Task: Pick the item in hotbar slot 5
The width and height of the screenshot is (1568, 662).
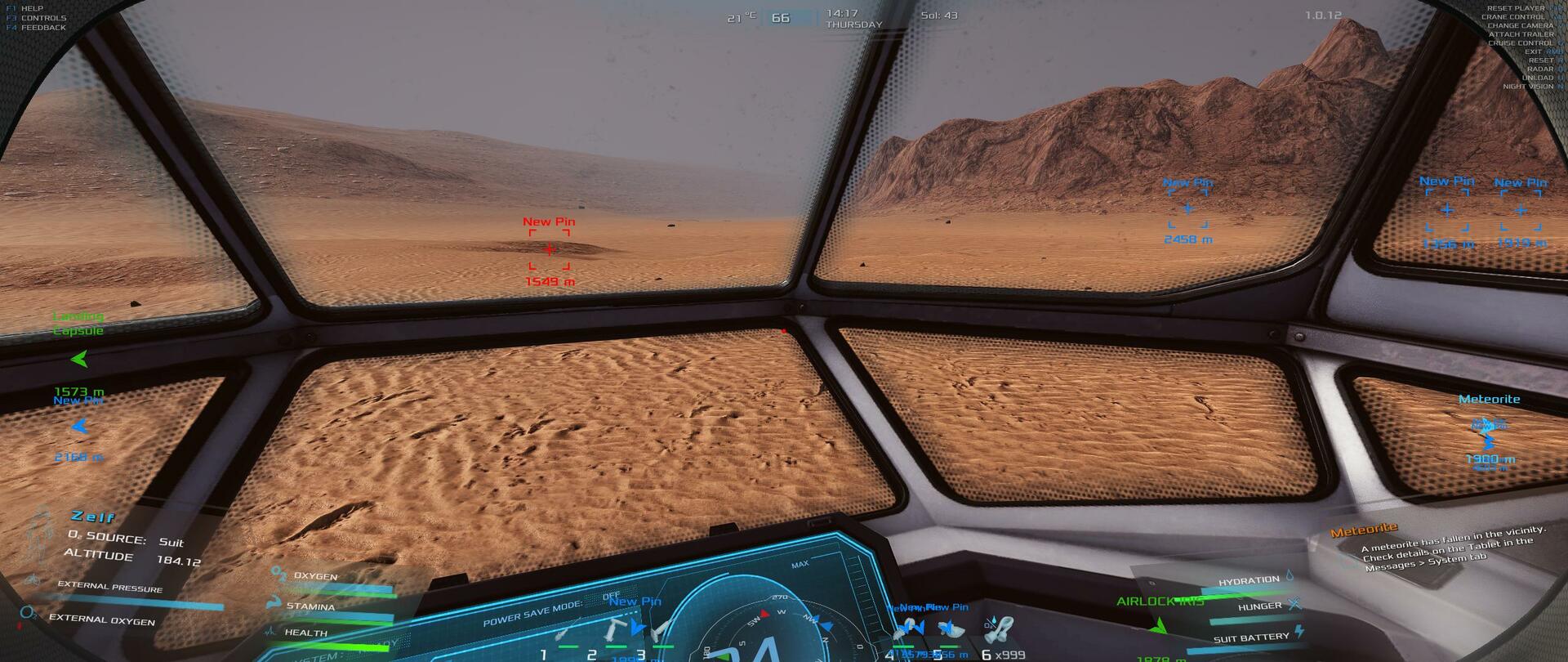Action: coord(951,630)
